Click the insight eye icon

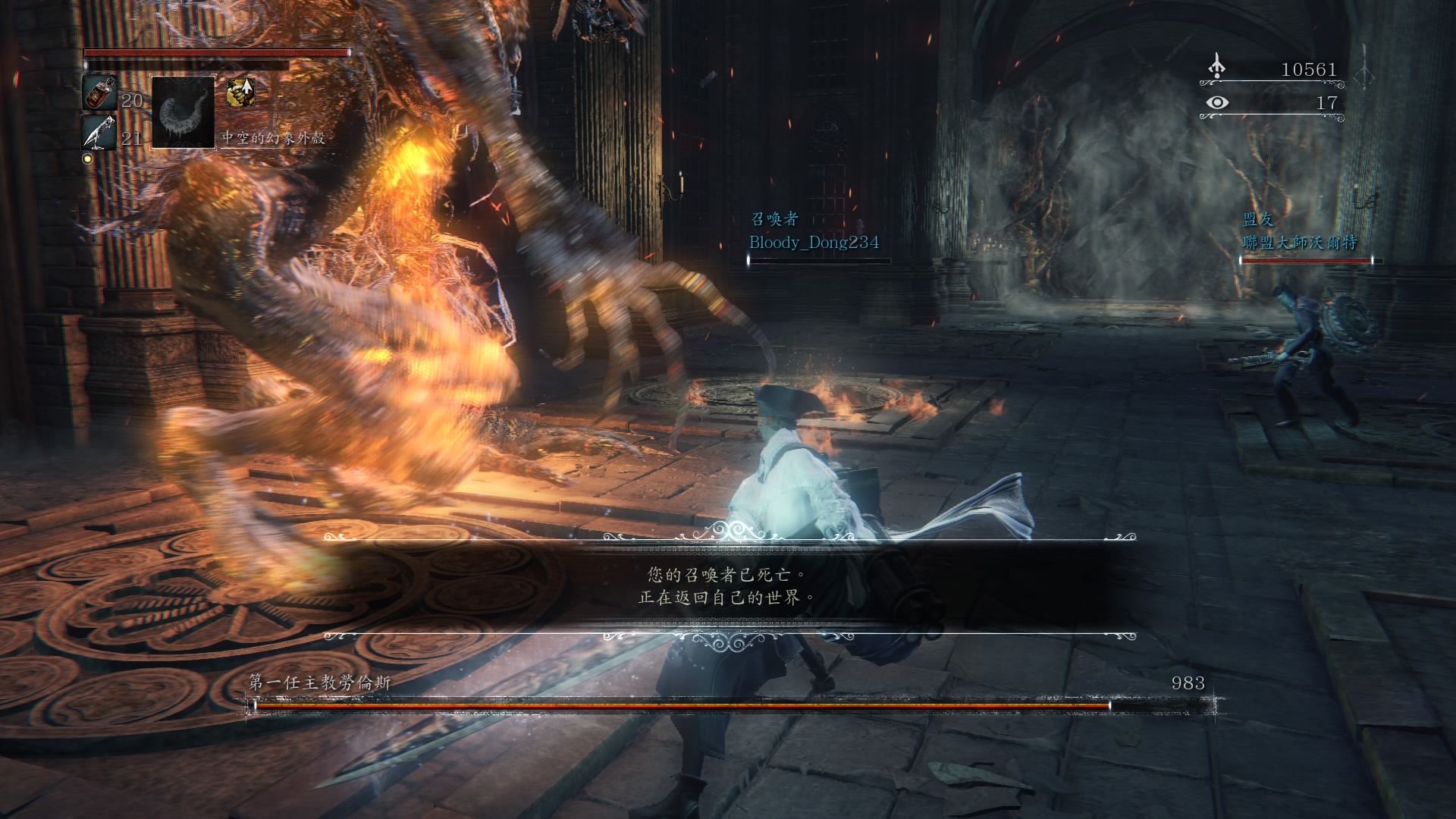[1217, 102]
